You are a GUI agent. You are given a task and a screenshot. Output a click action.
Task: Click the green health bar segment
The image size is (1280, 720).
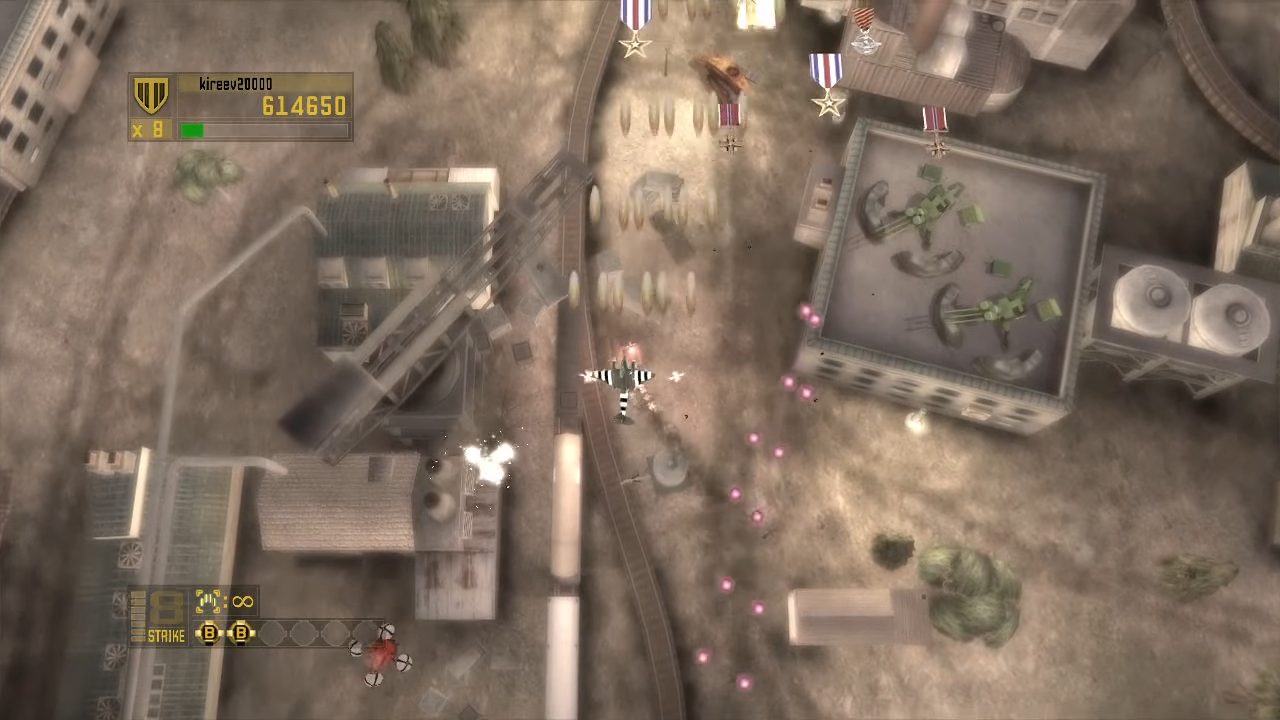(x=194, y=129)
